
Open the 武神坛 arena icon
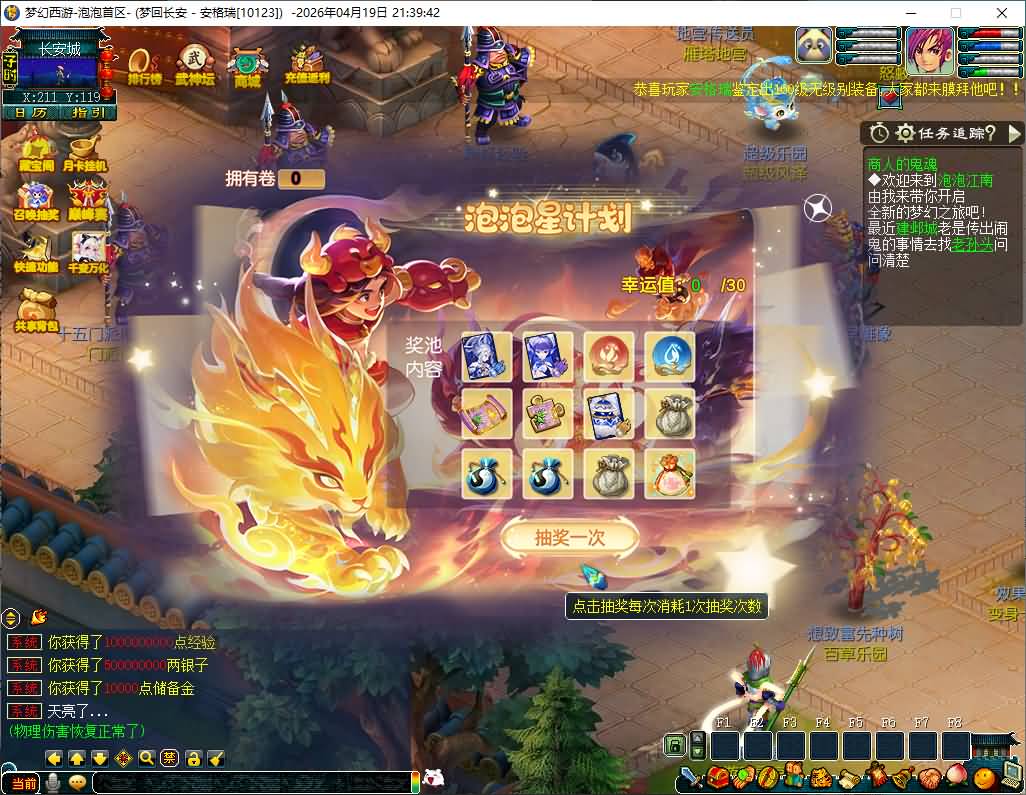[x=194, y=63]
